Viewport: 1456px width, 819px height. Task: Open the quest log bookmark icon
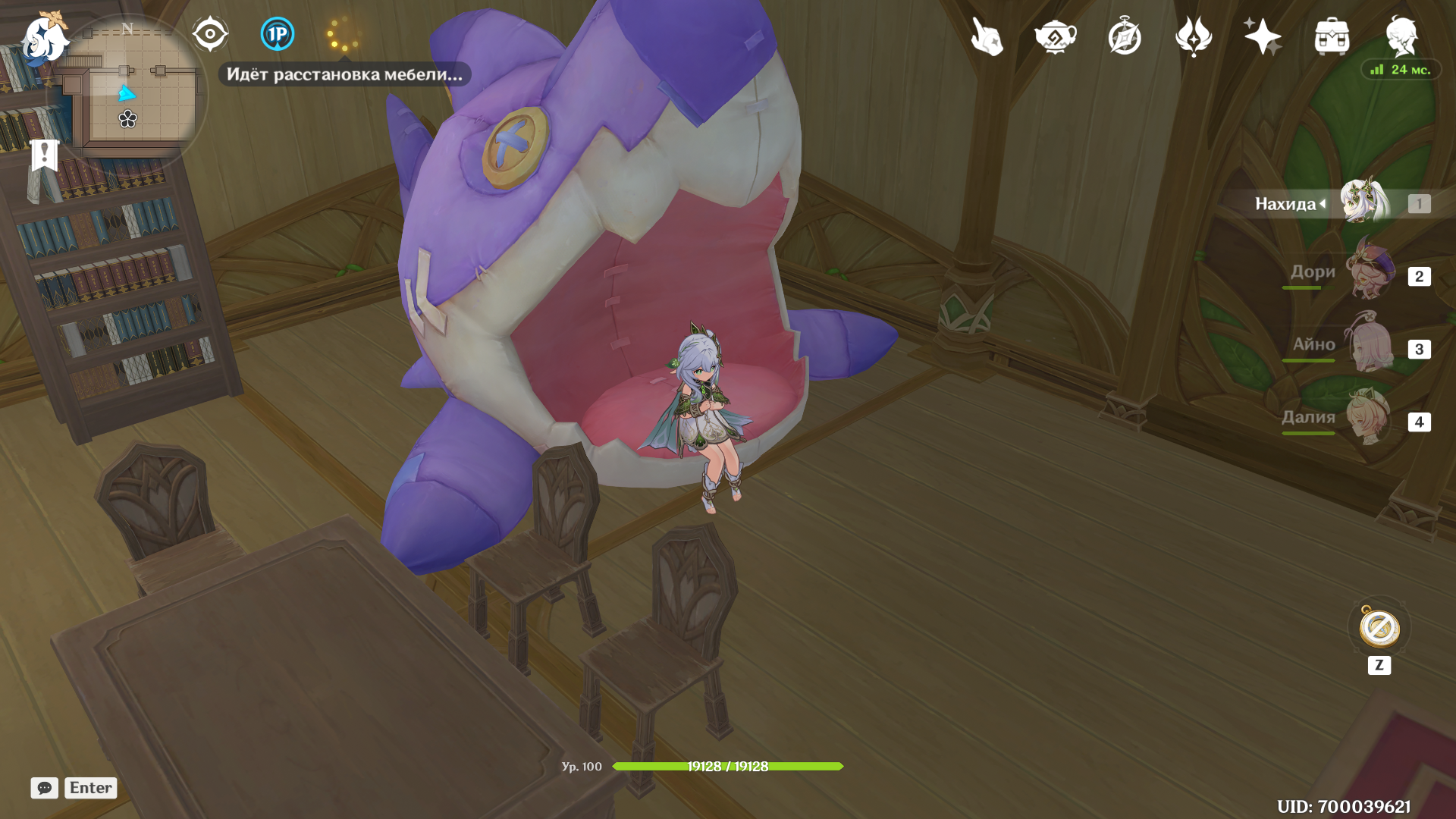[x=45, y=156]
